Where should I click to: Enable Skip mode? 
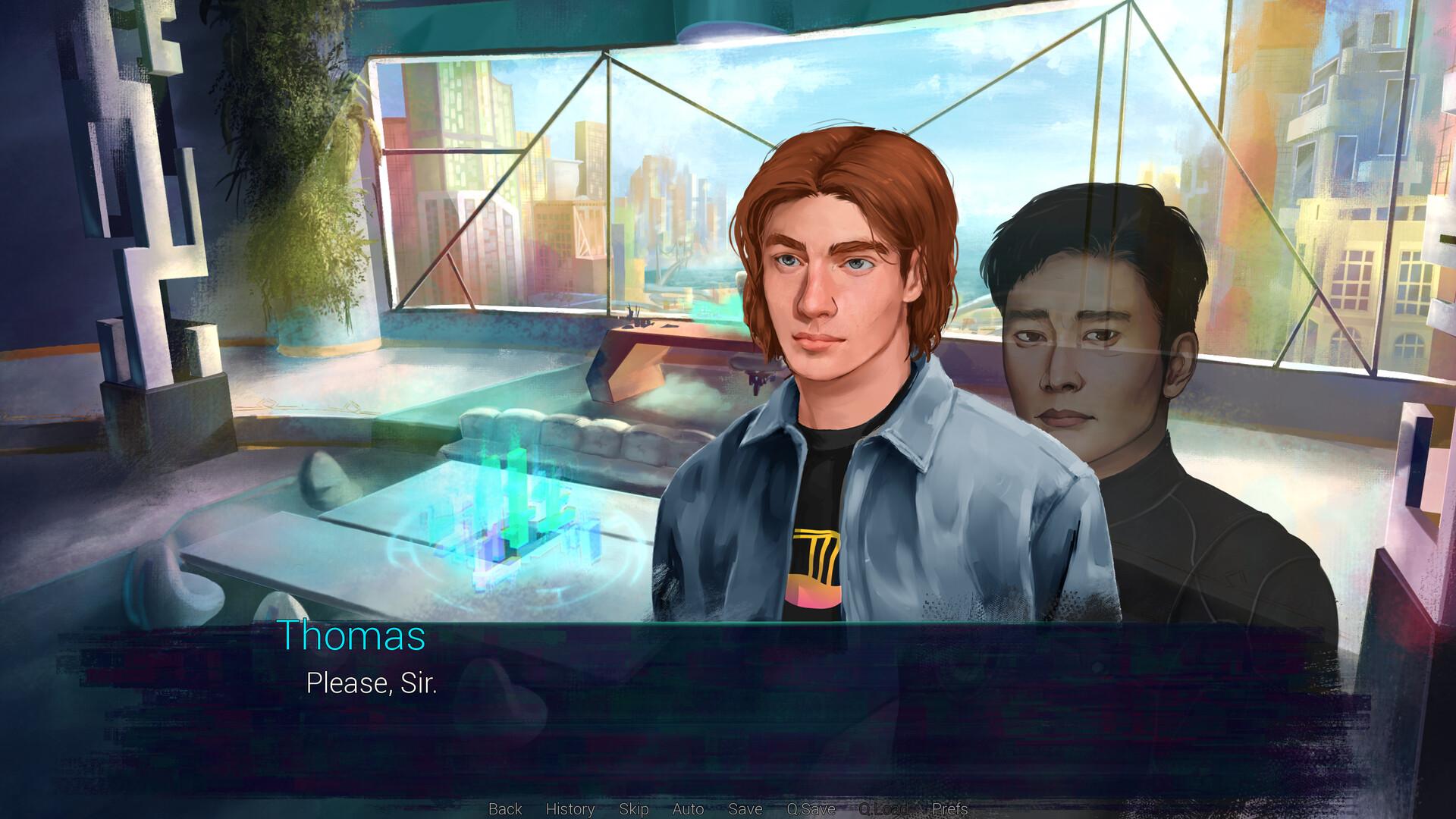pos(633,809)
